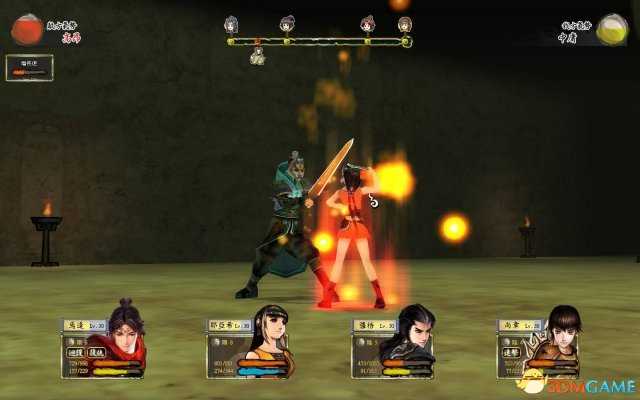Choose the long-haired woman in orange portrait

coord(268,342)
